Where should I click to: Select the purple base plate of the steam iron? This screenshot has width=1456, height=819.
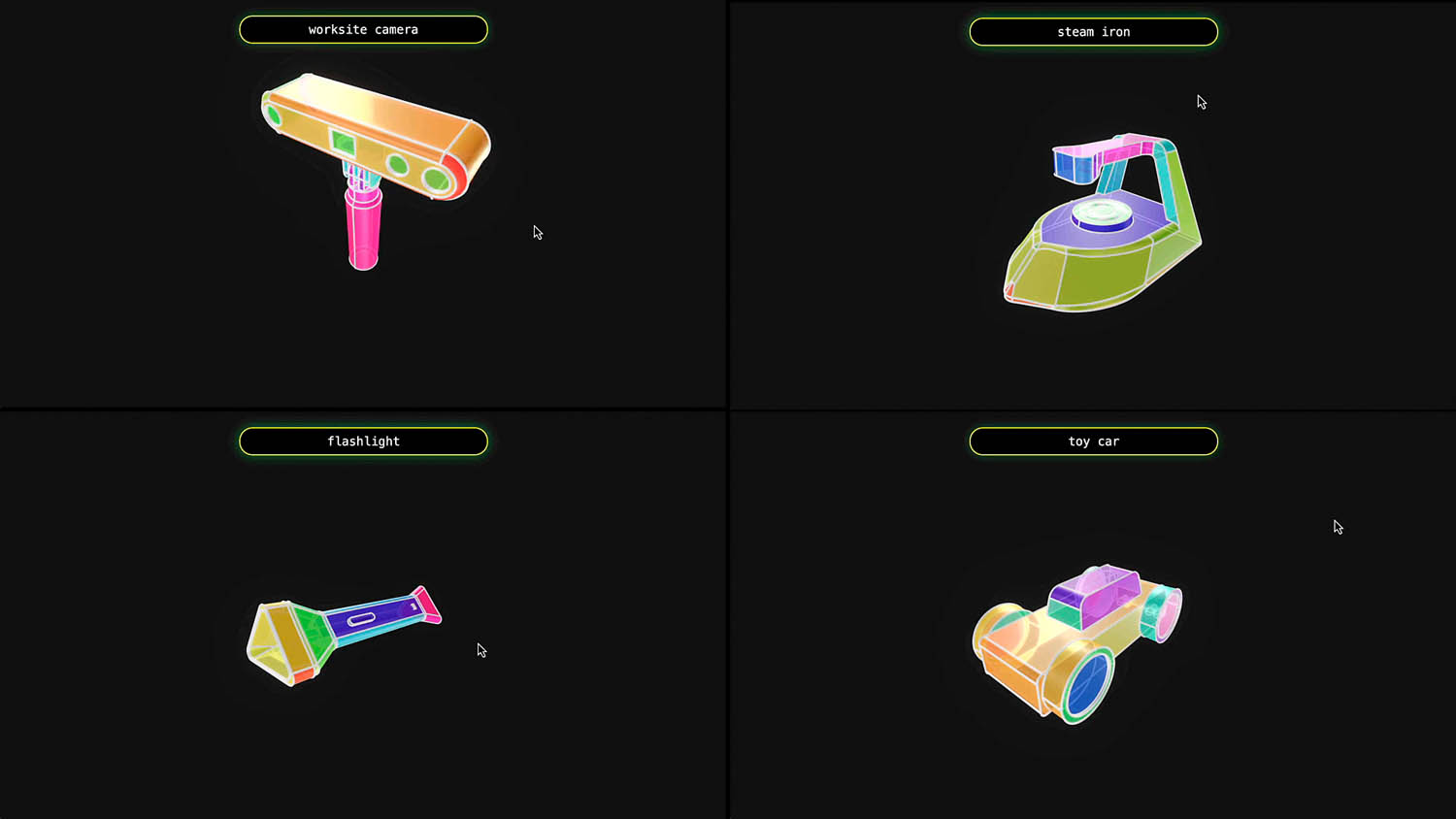pyautogui.click(x=1057, y=222)
